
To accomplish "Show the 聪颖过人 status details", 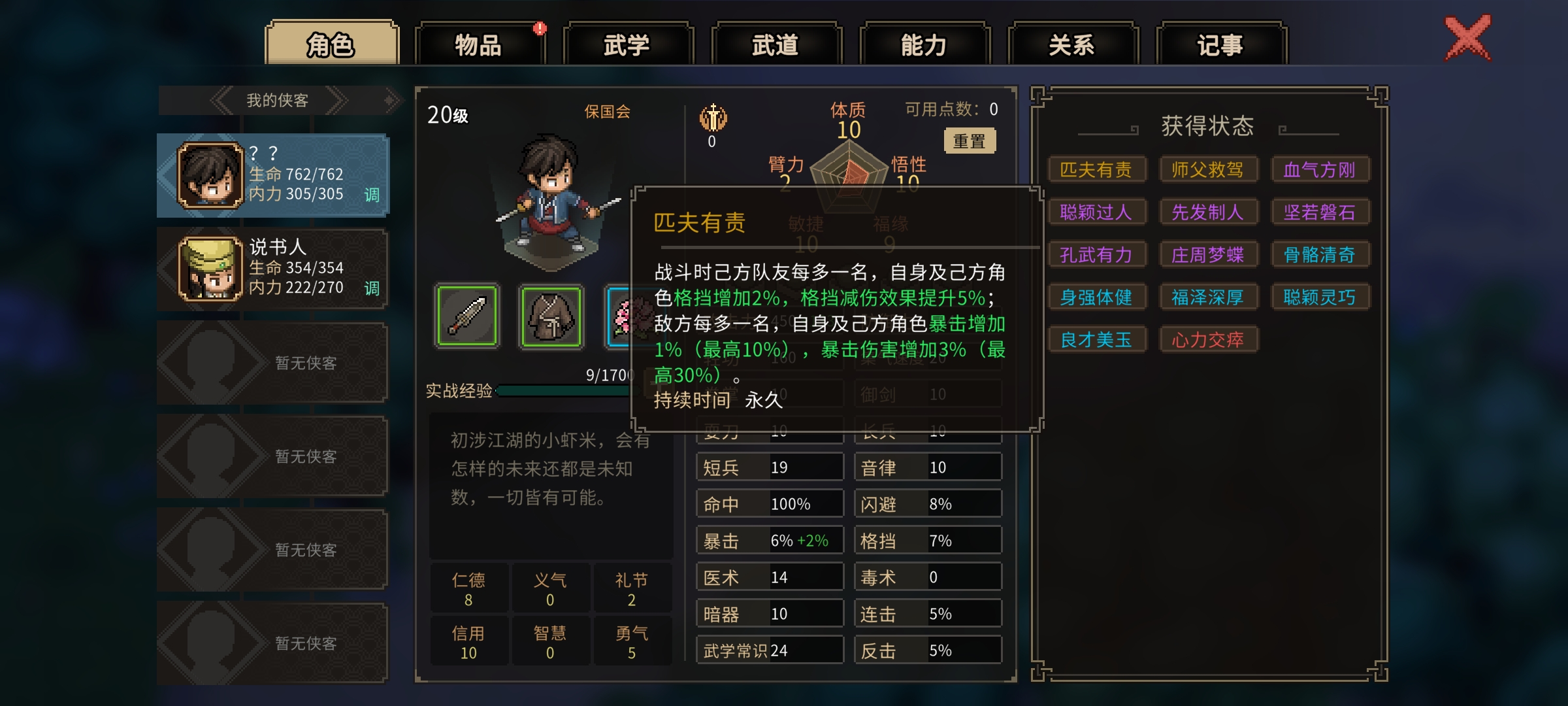I will pyautogui.click(x=1096, y=212).
